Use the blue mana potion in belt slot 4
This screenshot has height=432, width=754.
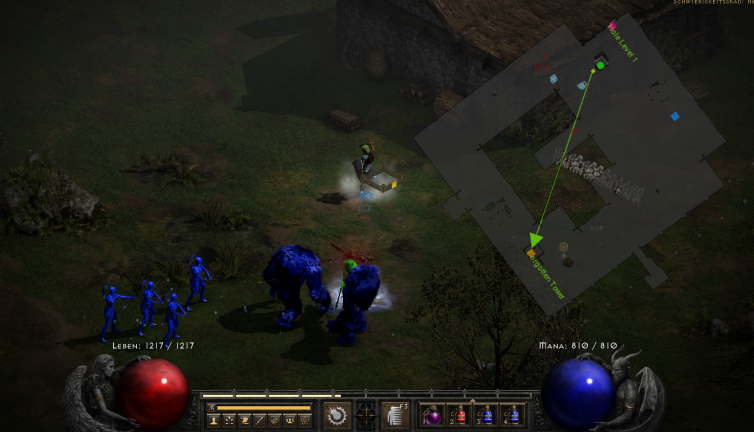point(512,415)
